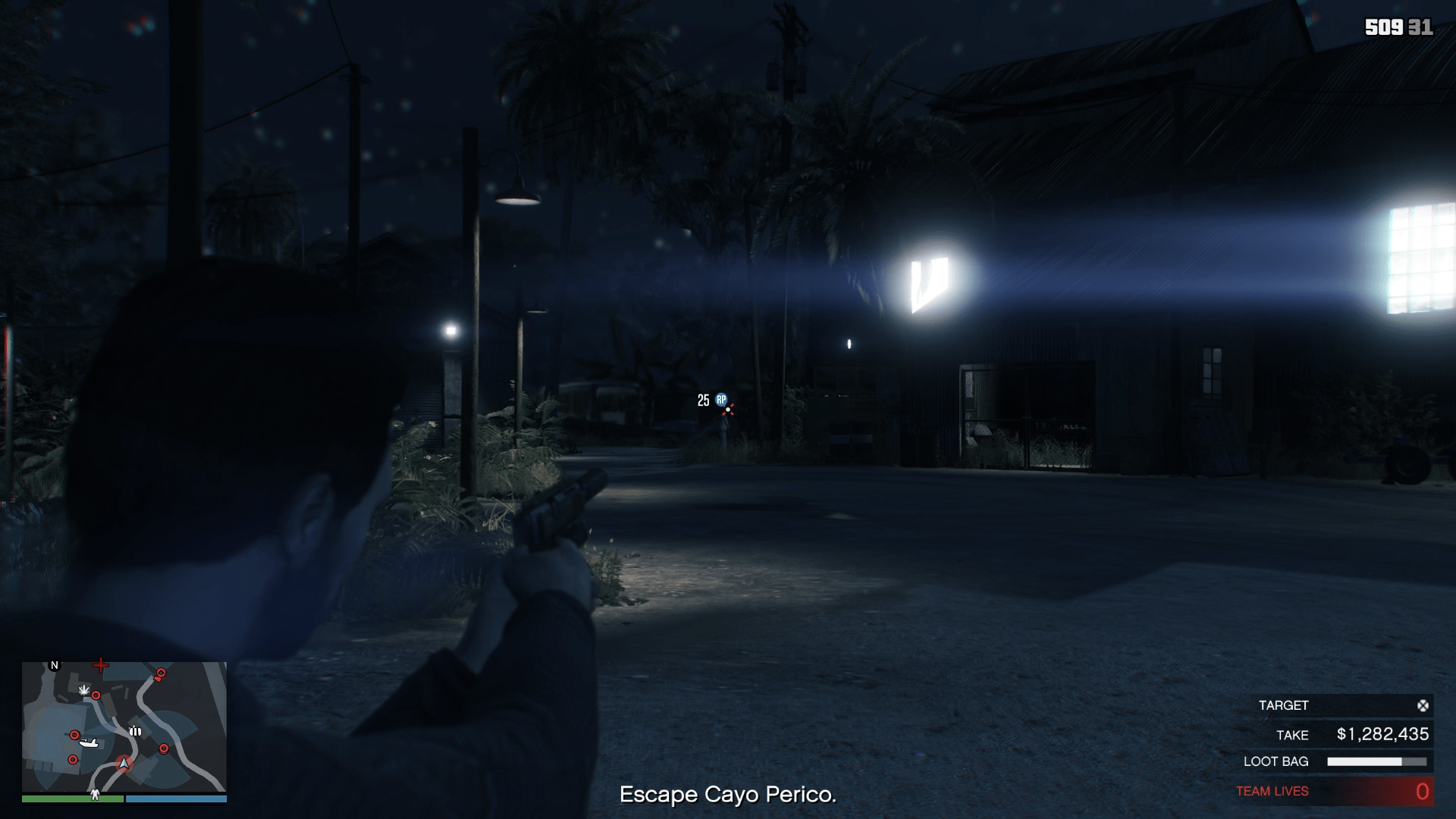
Task: Click the red enemy blip near the winding road
Action: (x=164, y=748)
